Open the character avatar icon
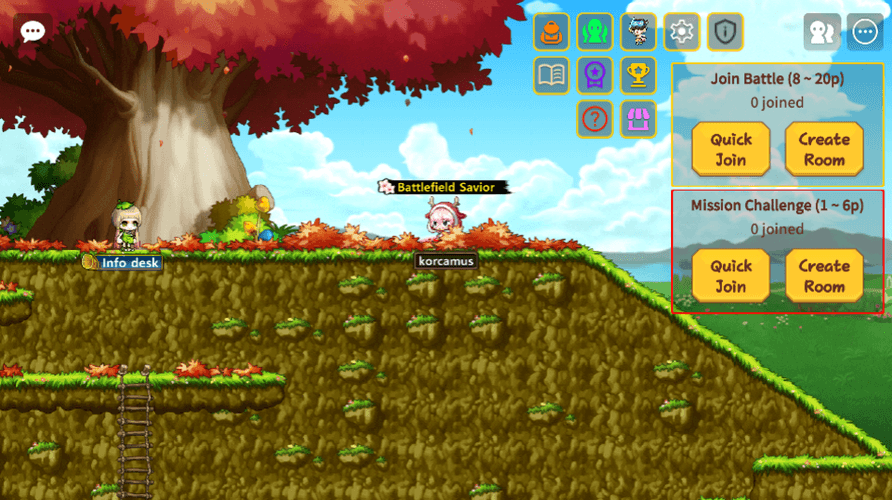This screenshot has height=500, width=892. point(638,32)
